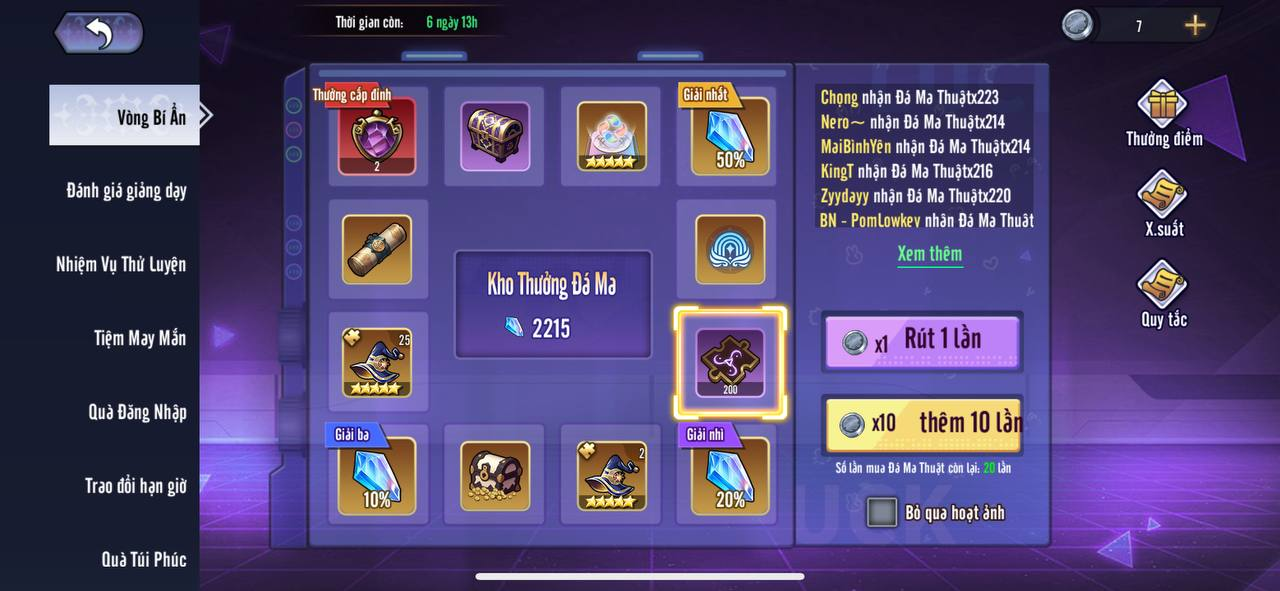This screenshot has width=1280, height=591.
Task: Toggle the Bỏ qua hoạt ảnh checkbox
Action: coord(882,513)
